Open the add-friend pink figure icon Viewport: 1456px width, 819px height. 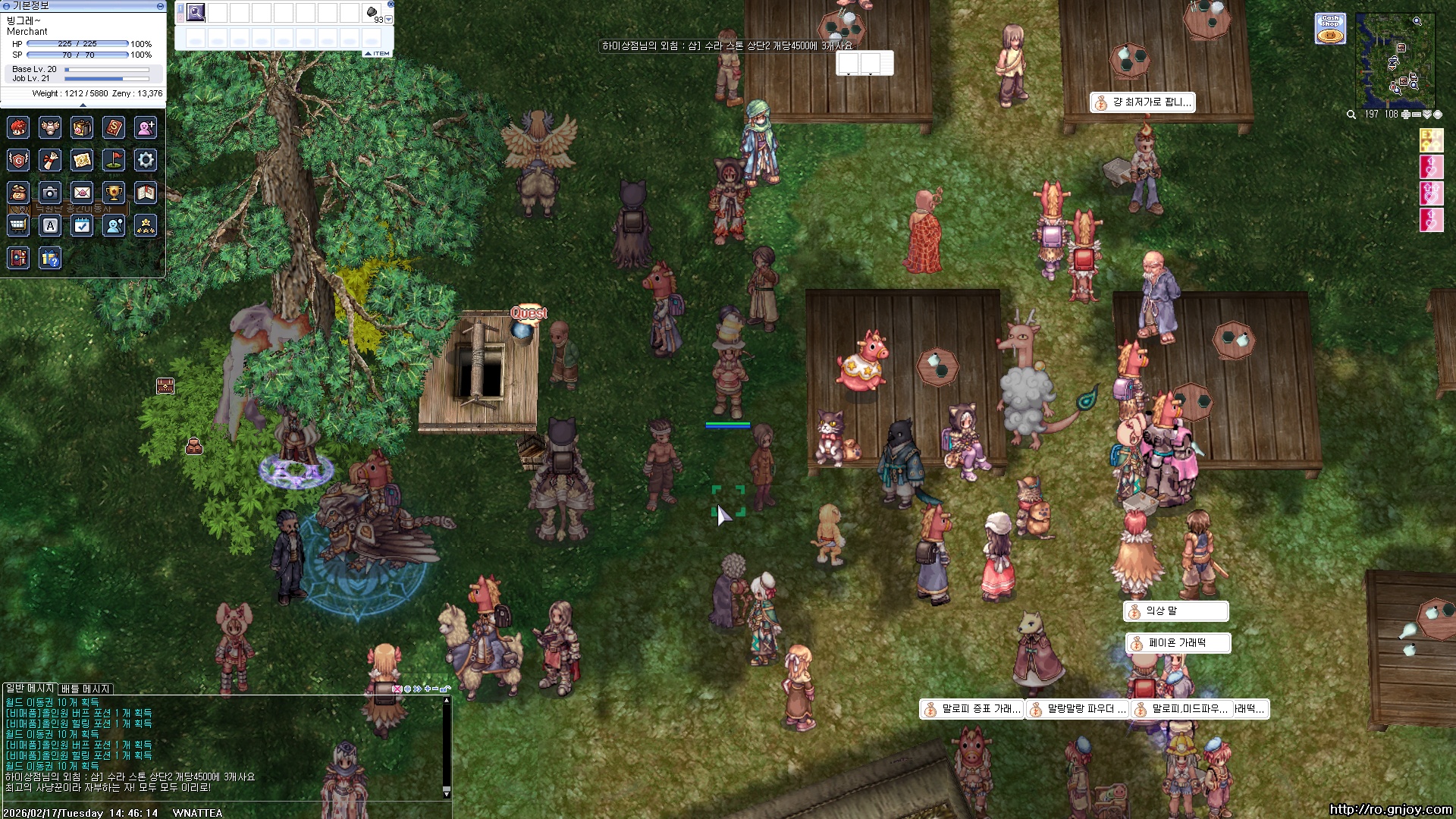pyautogui.click(x=146, y=127)
